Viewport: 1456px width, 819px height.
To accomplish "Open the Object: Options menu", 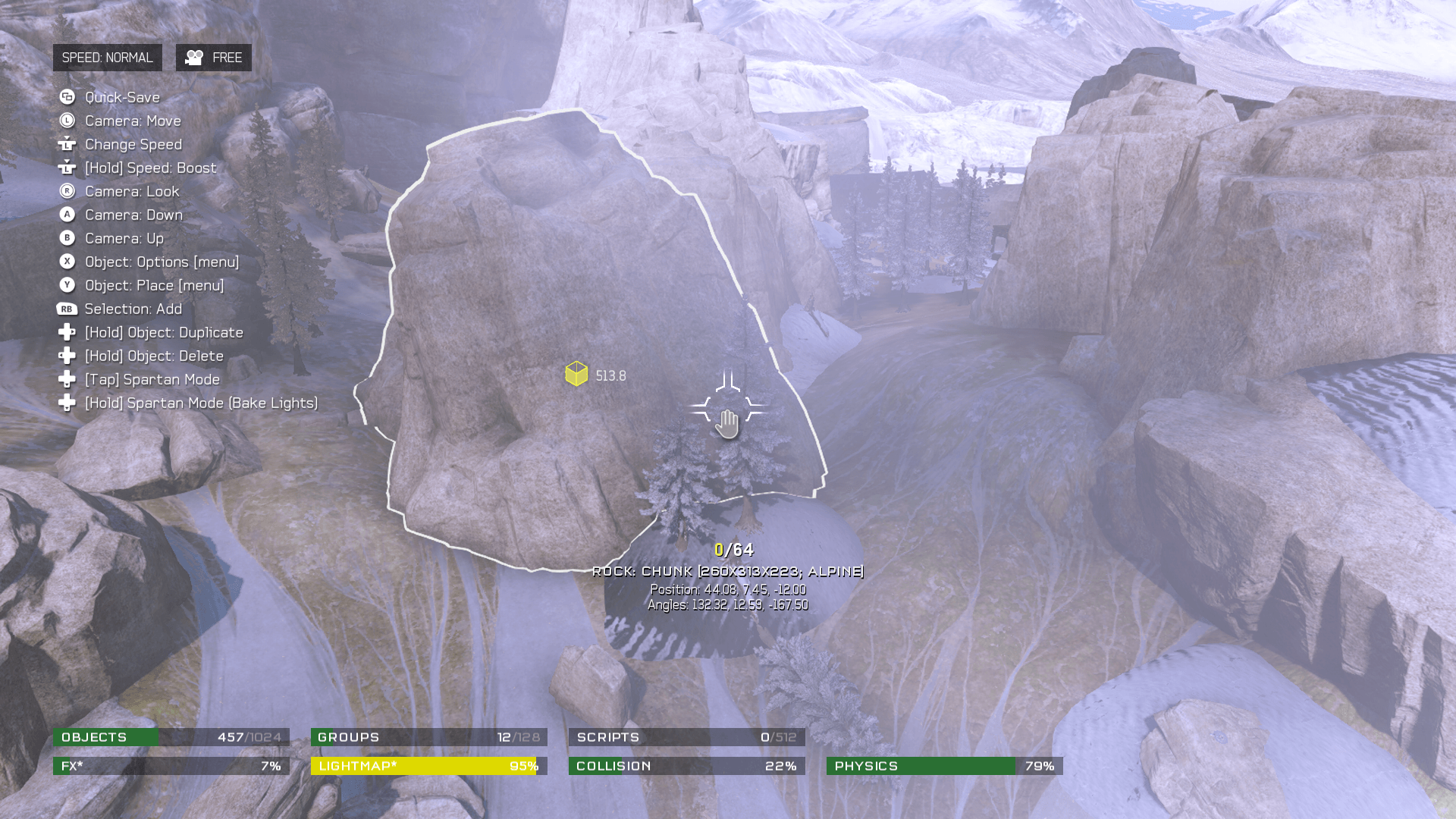I will coord(67,262).
